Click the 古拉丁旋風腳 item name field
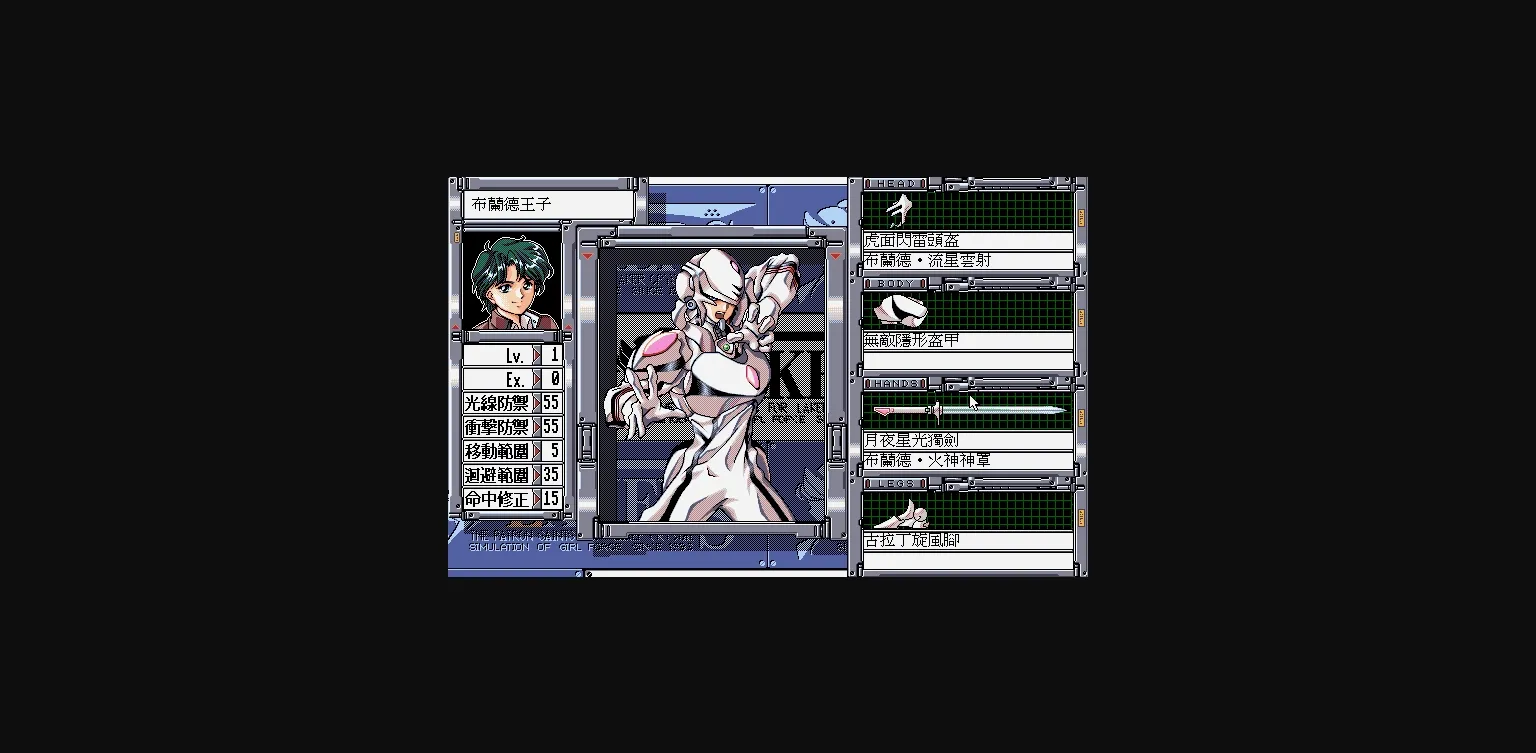This screenshot has height=753, width=1536. pos(965,538)
